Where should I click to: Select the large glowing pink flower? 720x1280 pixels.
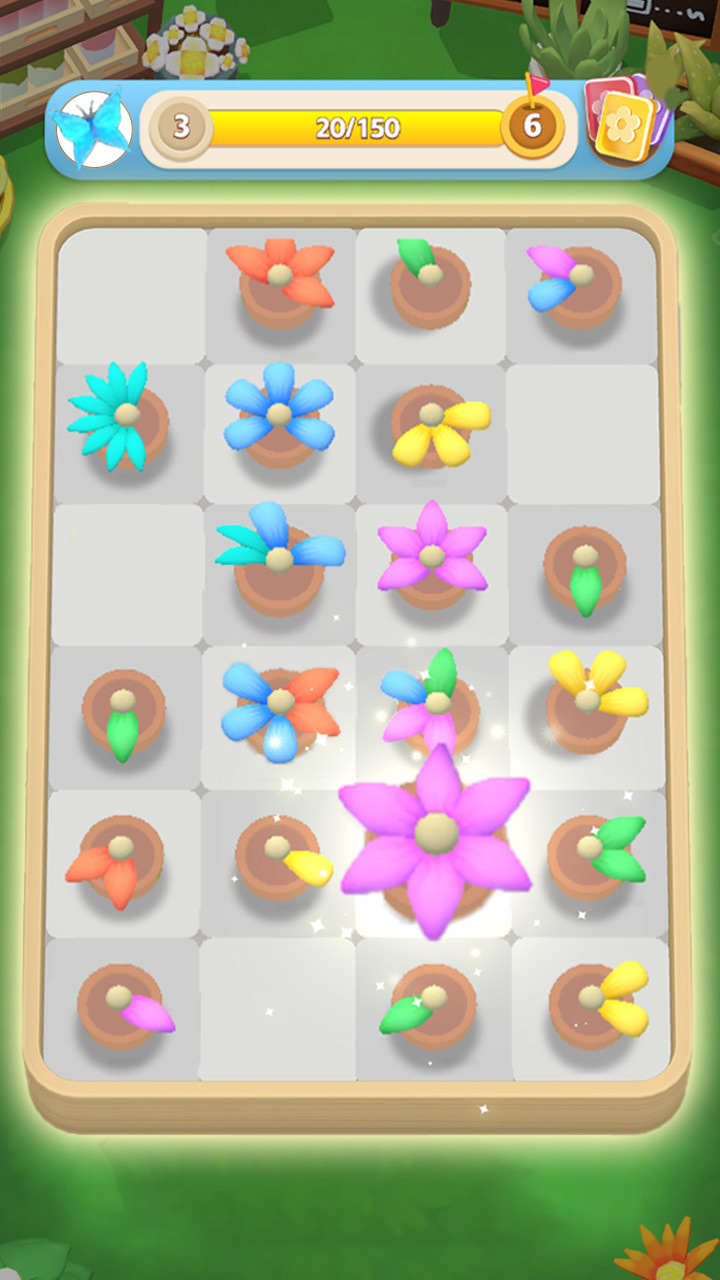point(435,840)
